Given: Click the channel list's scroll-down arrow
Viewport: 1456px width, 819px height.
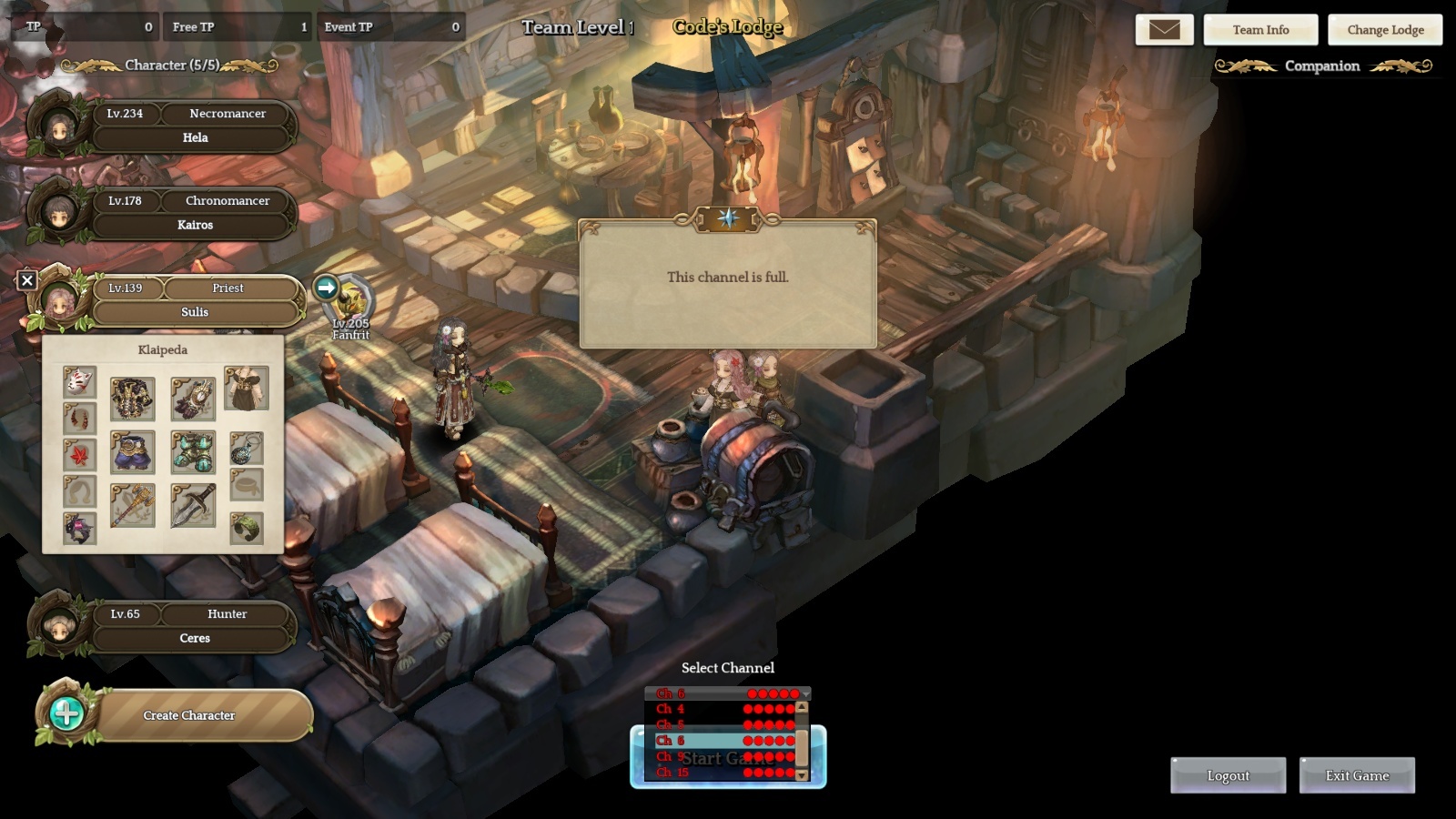Looking at the screenshot, I should tap(802, 775).
